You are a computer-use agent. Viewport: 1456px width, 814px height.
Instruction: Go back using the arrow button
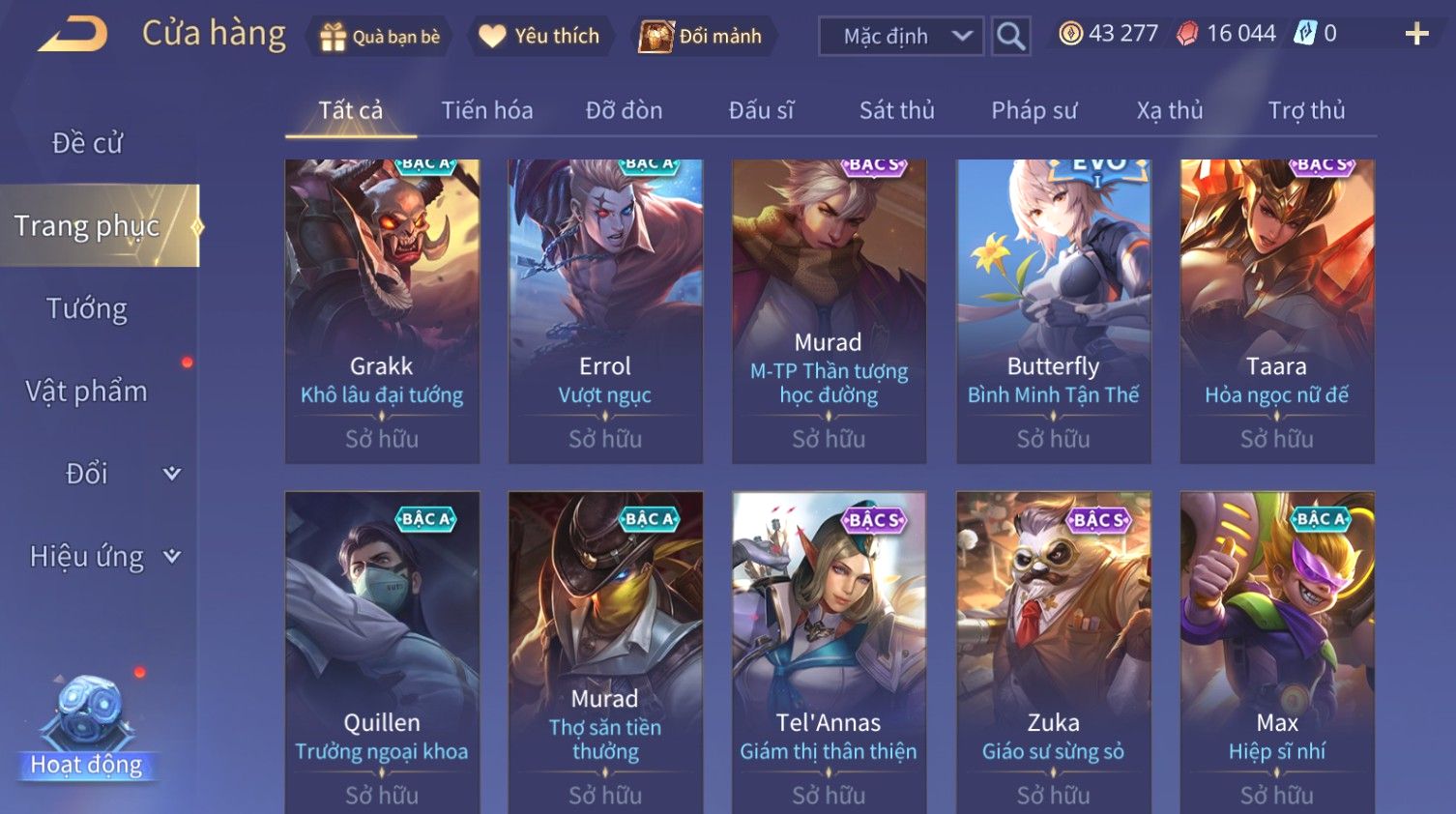point(73,35)
